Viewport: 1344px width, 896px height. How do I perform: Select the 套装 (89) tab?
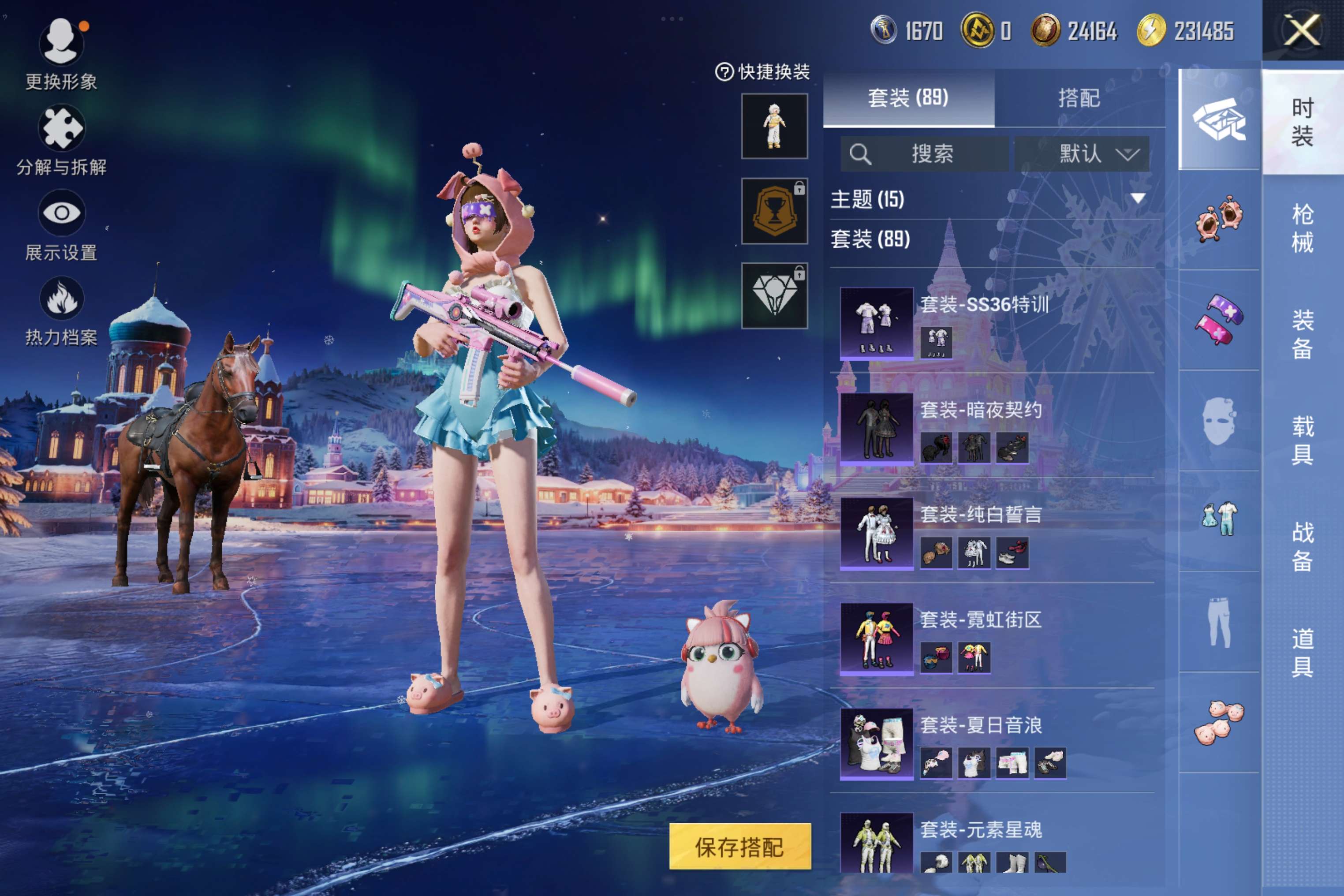[x=908, y=98]
